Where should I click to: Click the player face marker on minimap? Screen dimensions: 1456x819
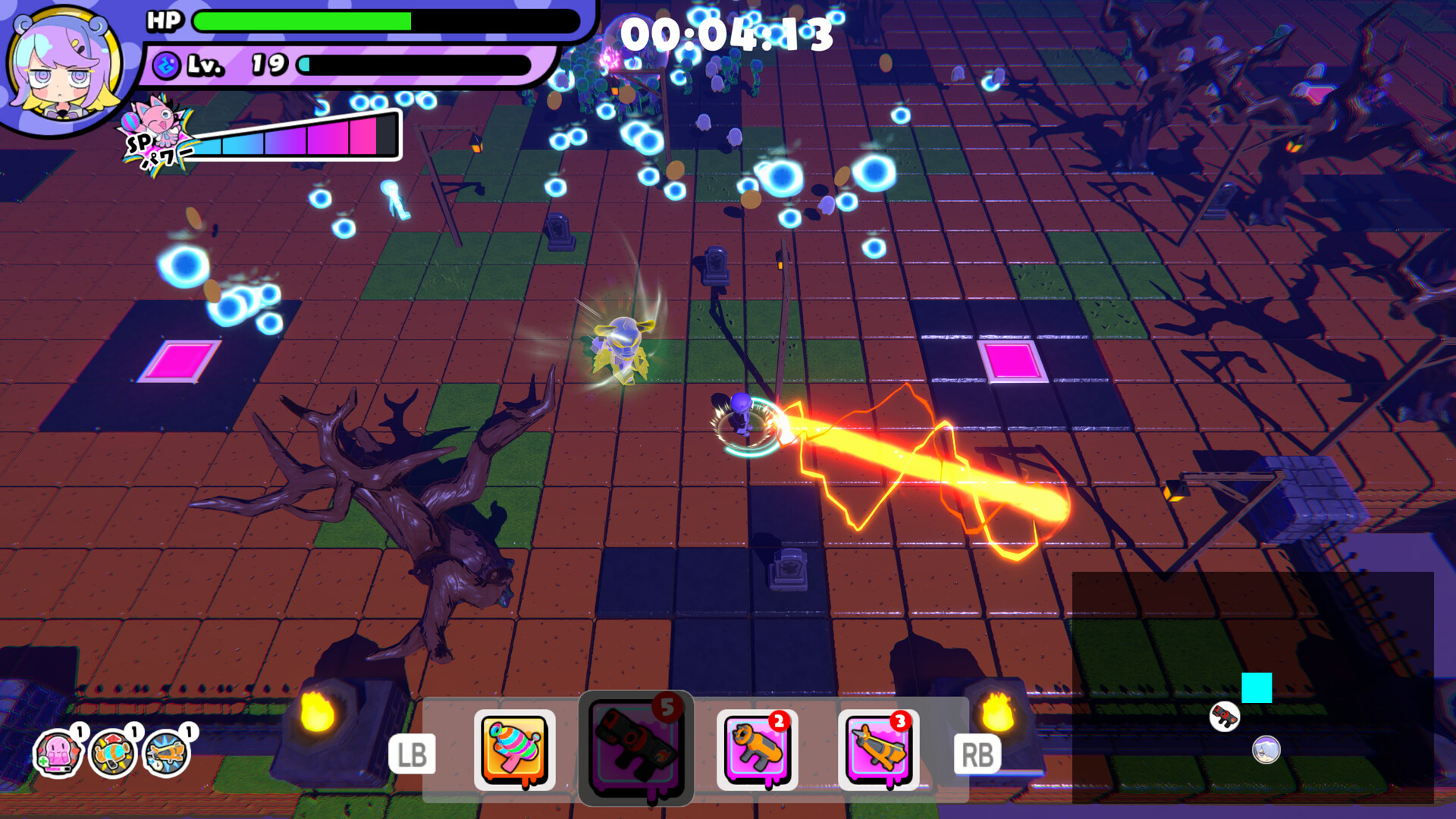click(x=1266, y=749)
